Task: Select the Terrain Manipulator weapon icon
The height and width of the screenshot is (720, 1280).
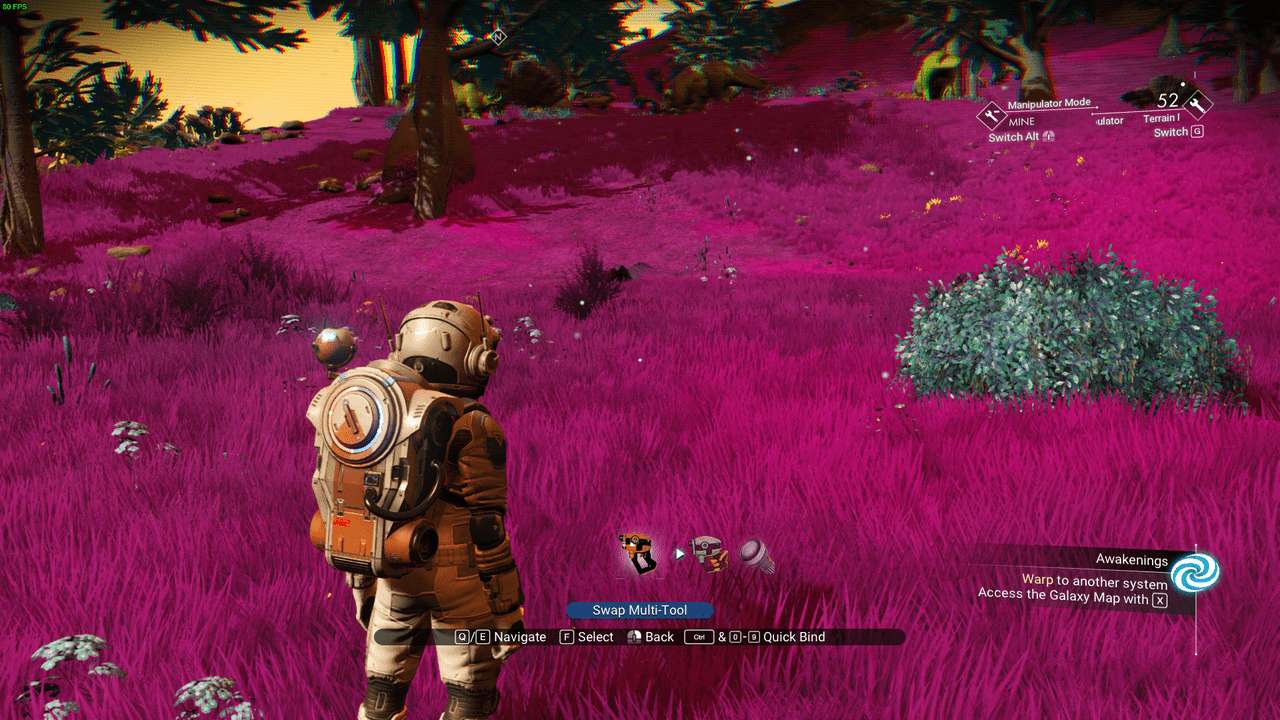Action: point(1197,104)
